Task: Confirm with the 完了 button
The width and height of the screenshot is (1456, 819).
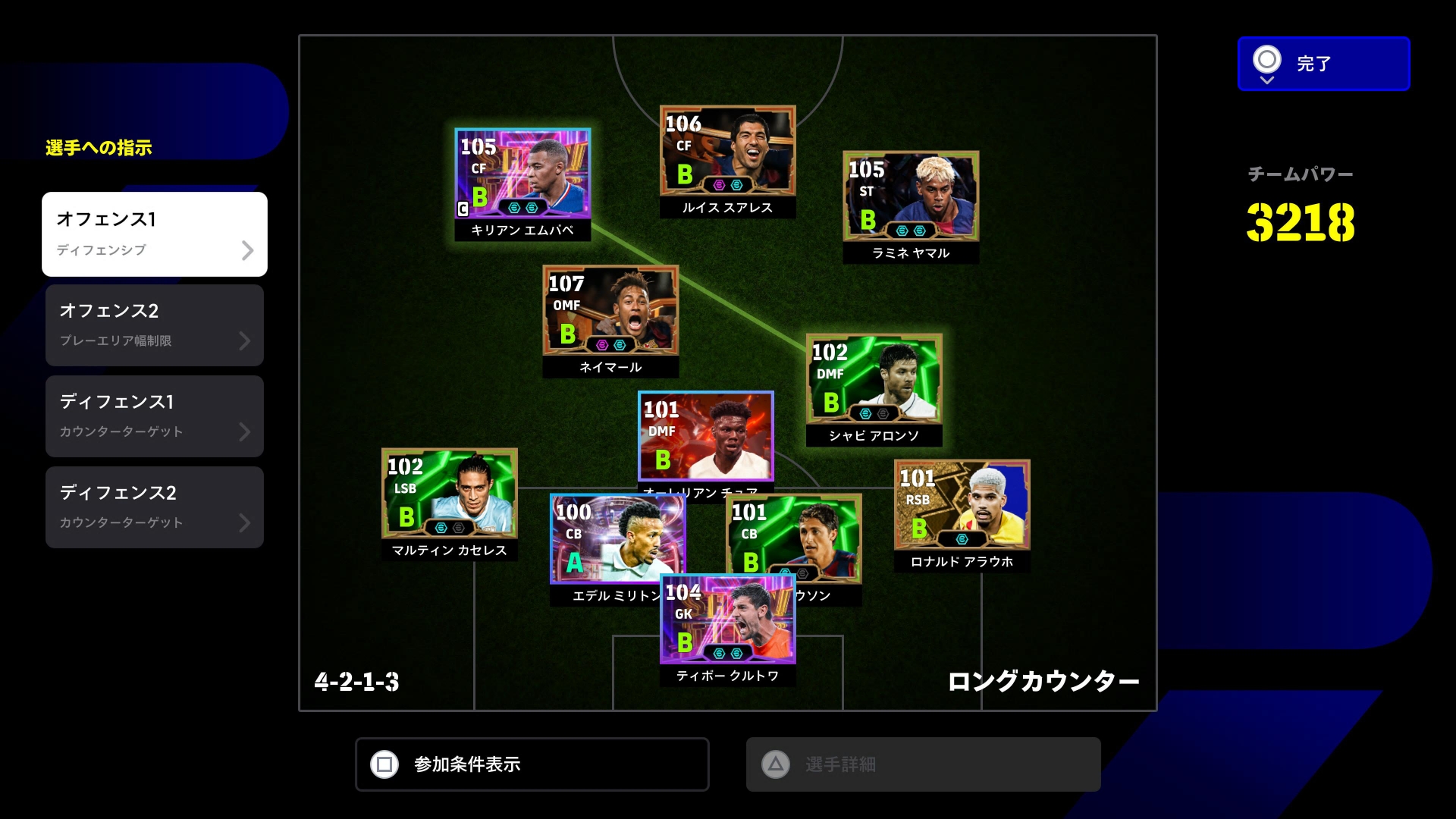Action: point(1323,64)
